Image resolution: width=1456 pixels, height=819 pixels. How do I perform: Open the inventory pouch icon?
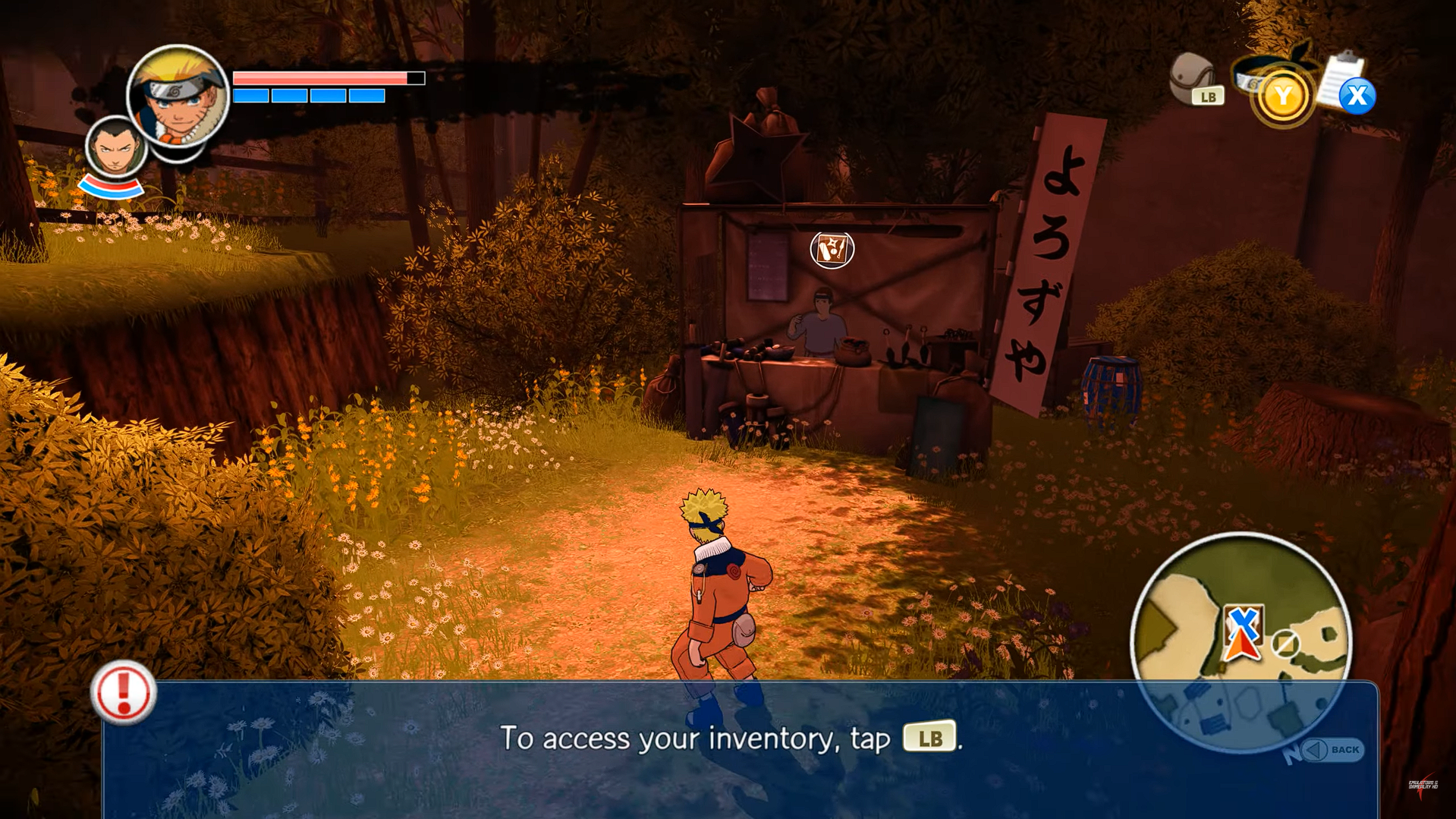(1192, 78)
